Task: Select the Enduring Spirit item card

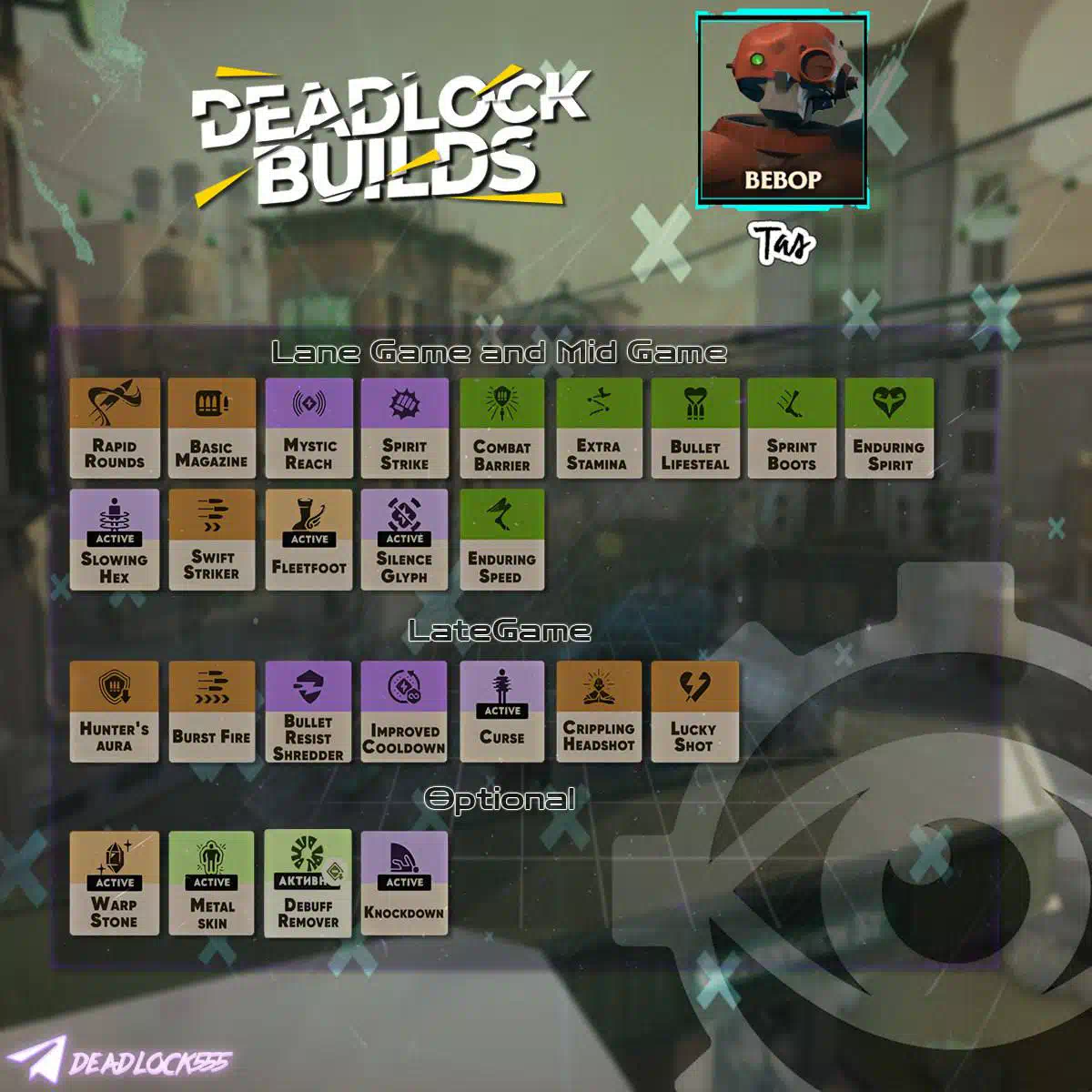Action: (x=888, y=428)
